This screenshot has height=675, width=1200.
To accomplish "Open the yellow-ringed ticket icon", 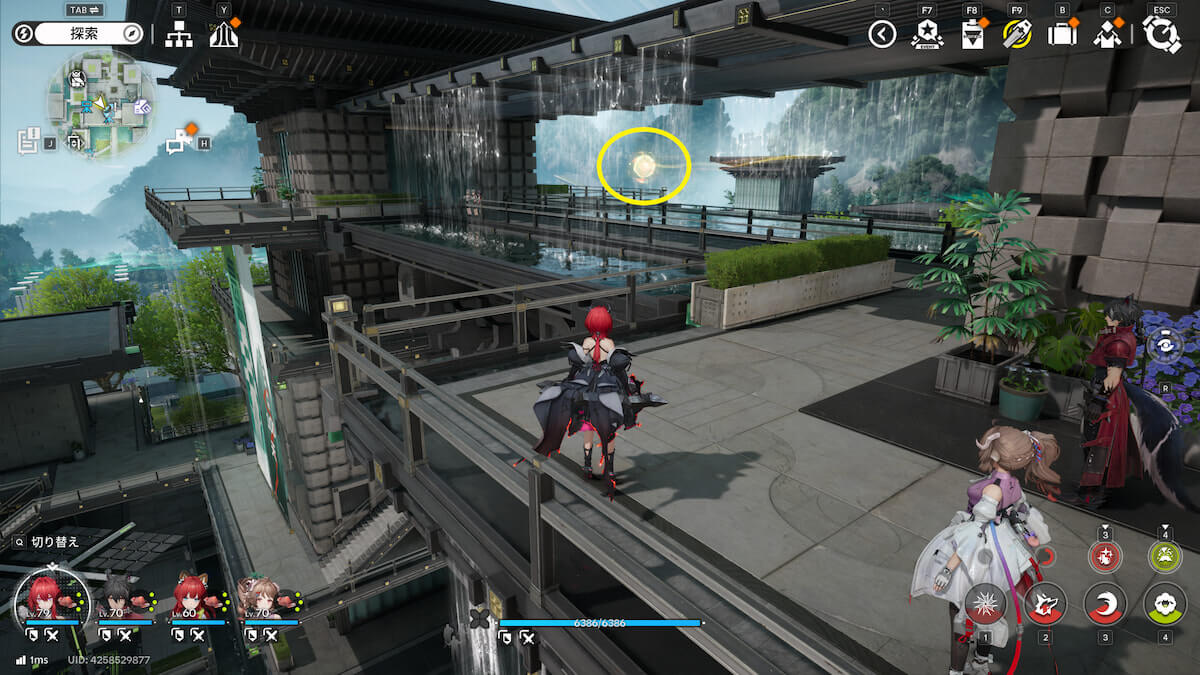I will [1016, 35].
